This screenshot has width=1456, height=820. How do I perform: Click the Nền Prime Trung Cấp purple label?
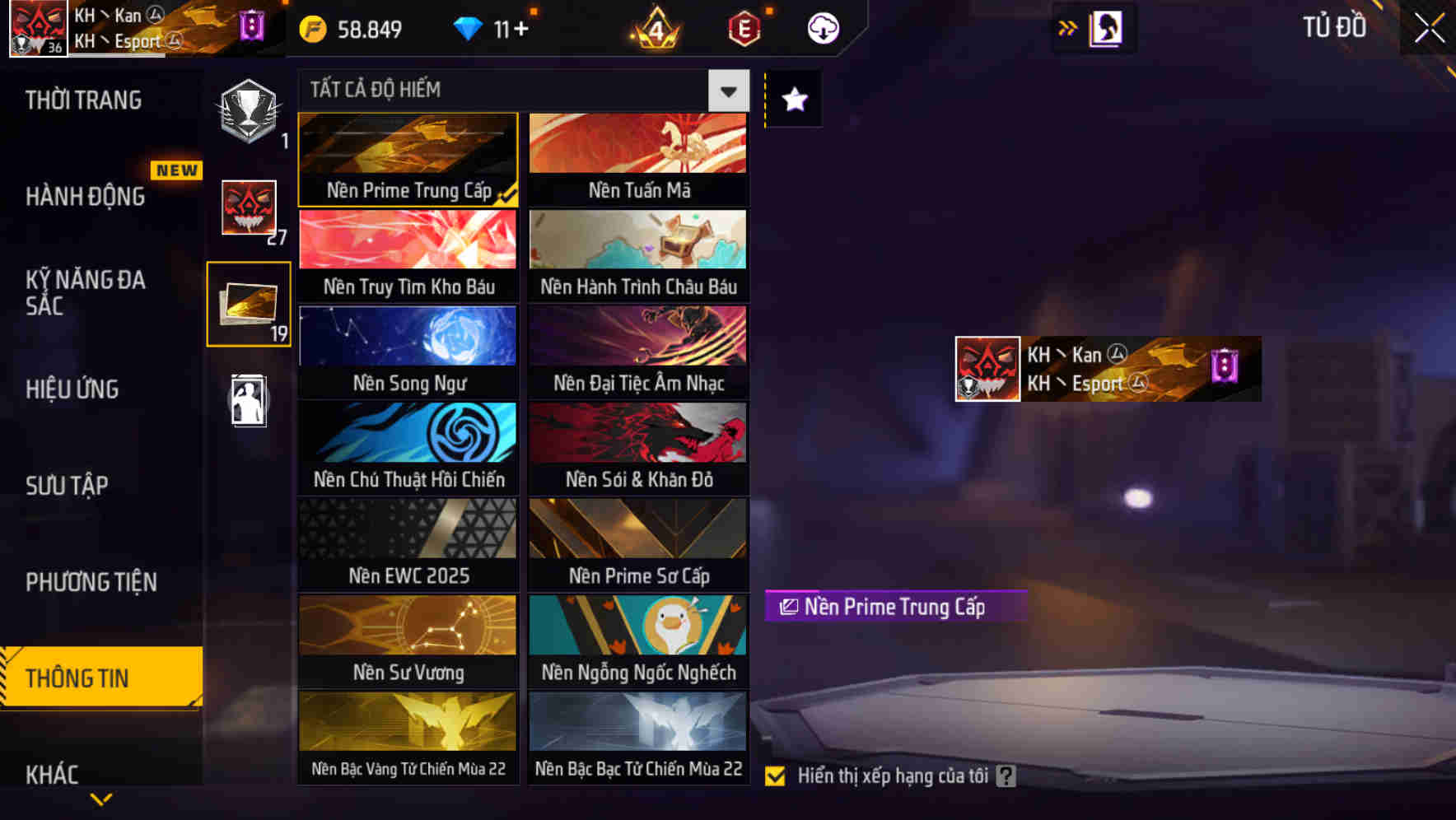click(895, 608)
